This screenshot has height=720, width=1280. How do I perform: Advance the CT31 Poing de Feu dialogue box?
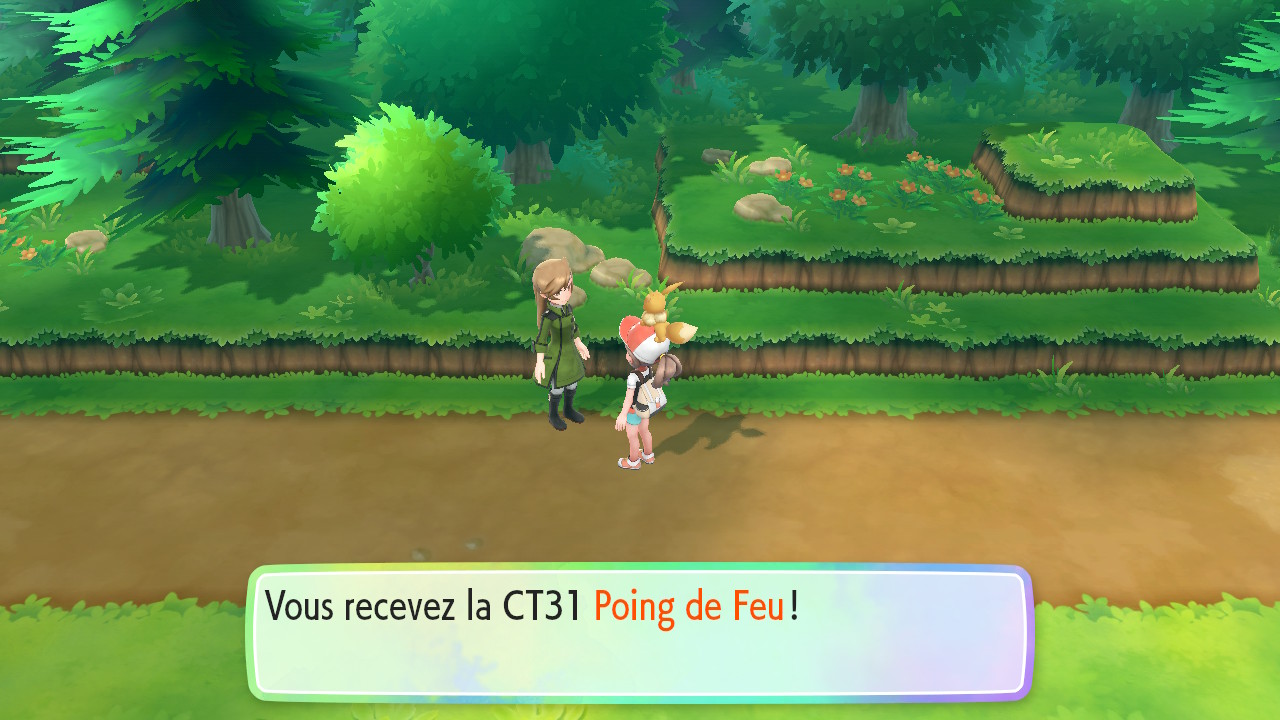(x=640, y=632)
